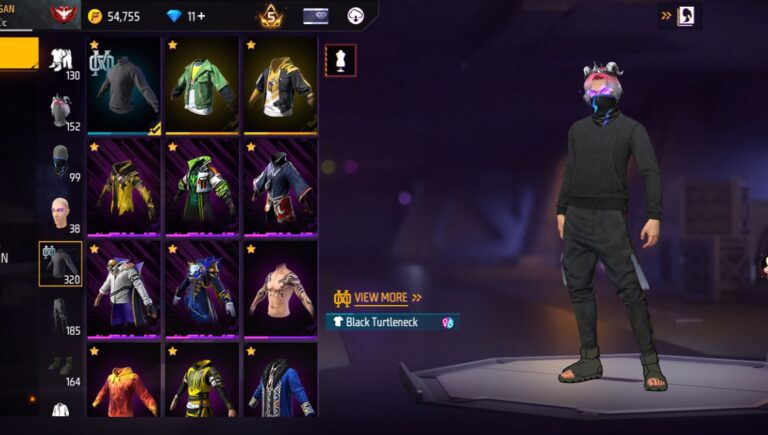The width and height of the screenshot is (768, 435).
Task: Select the yellow hooded robe on purple background
Action: tap(124, 186)
